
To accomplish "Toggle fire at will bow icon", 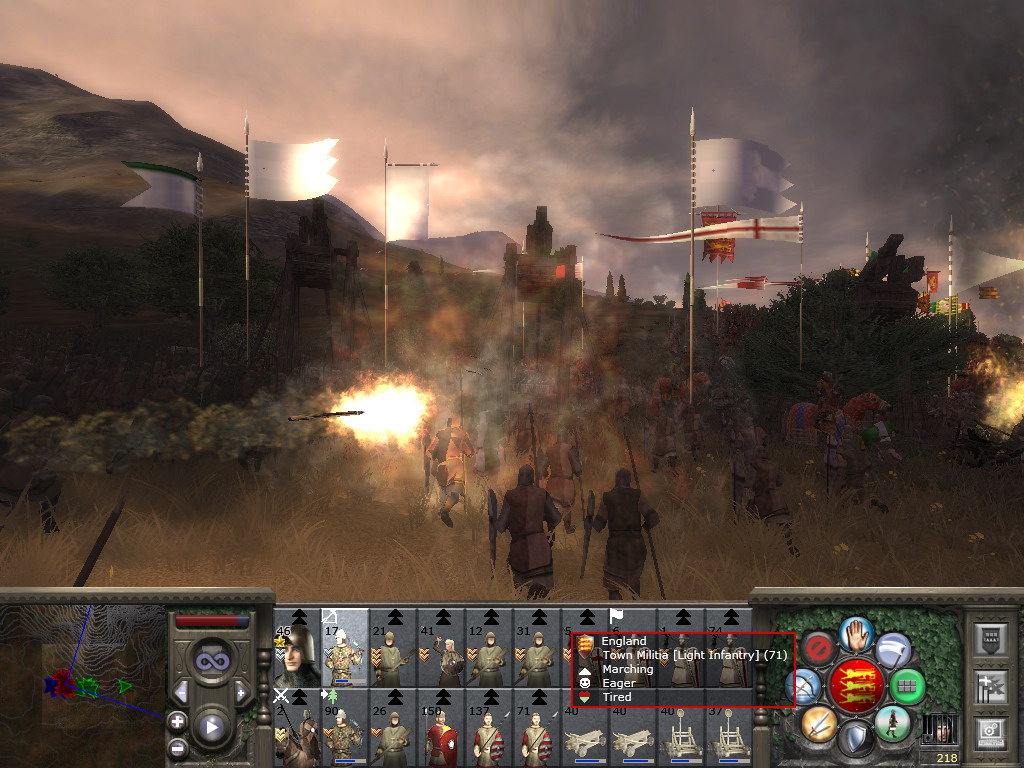I will point(803,686).
